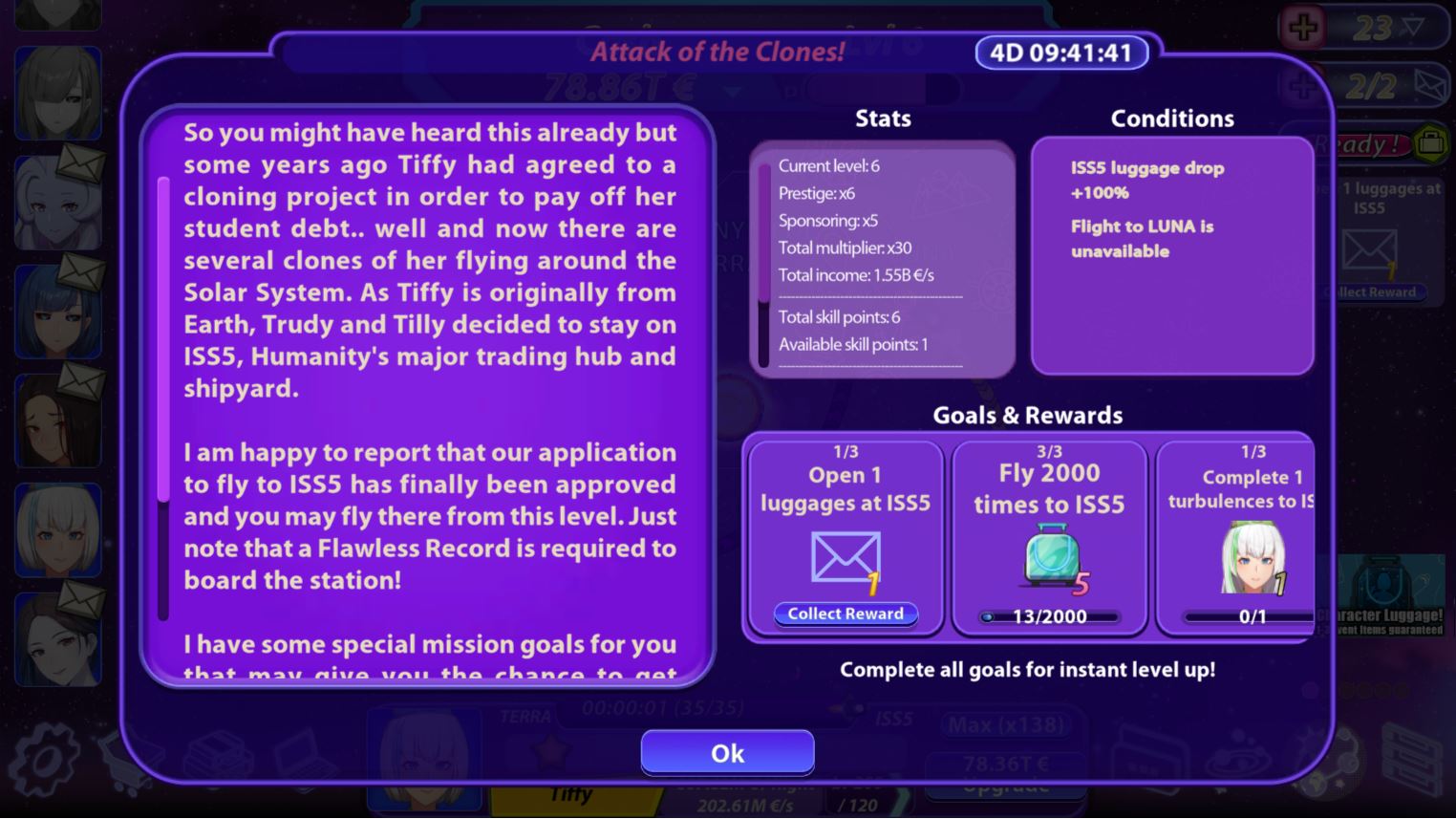Screen dimensions: 1456x819
Task: Select the Fly 2000 times to ISS5 goal
Action: (1049, 535)
